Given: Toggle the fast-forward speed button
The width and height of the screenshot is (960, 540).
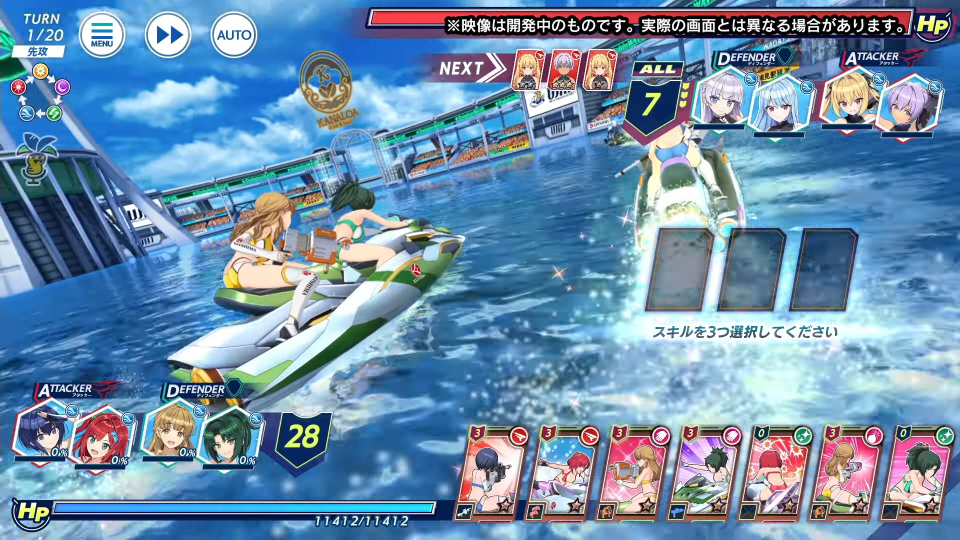Looking at the screenshot, I should coord(168,36).
